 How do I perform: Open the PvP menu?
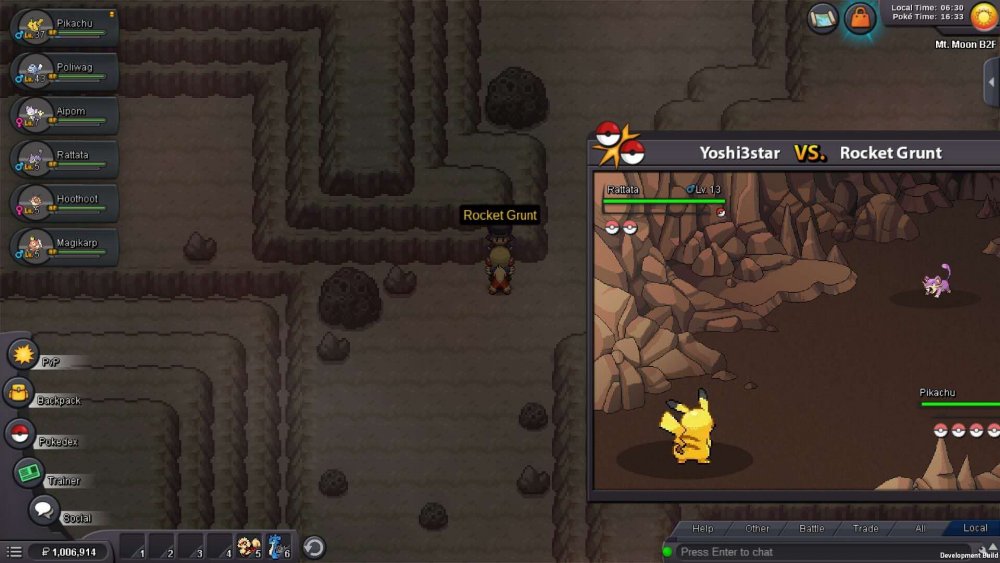(23, 354)
